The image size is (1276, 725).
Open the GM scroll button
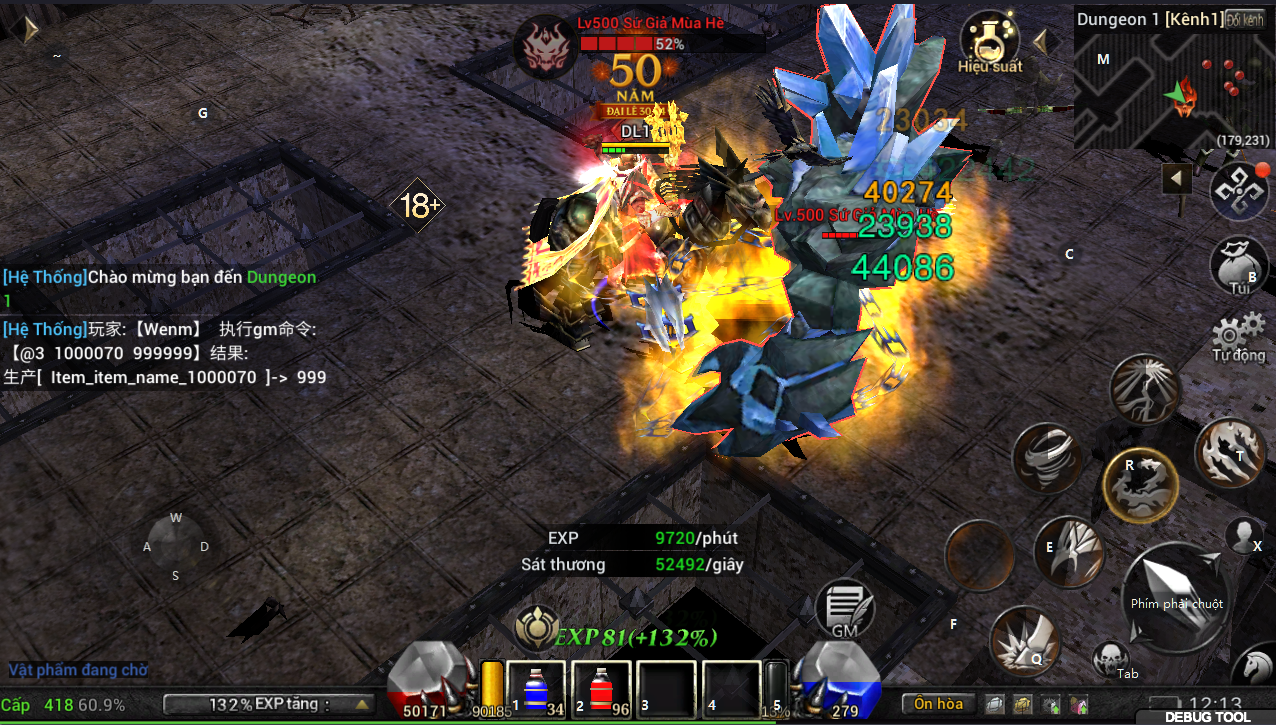[x=845, y=608]
